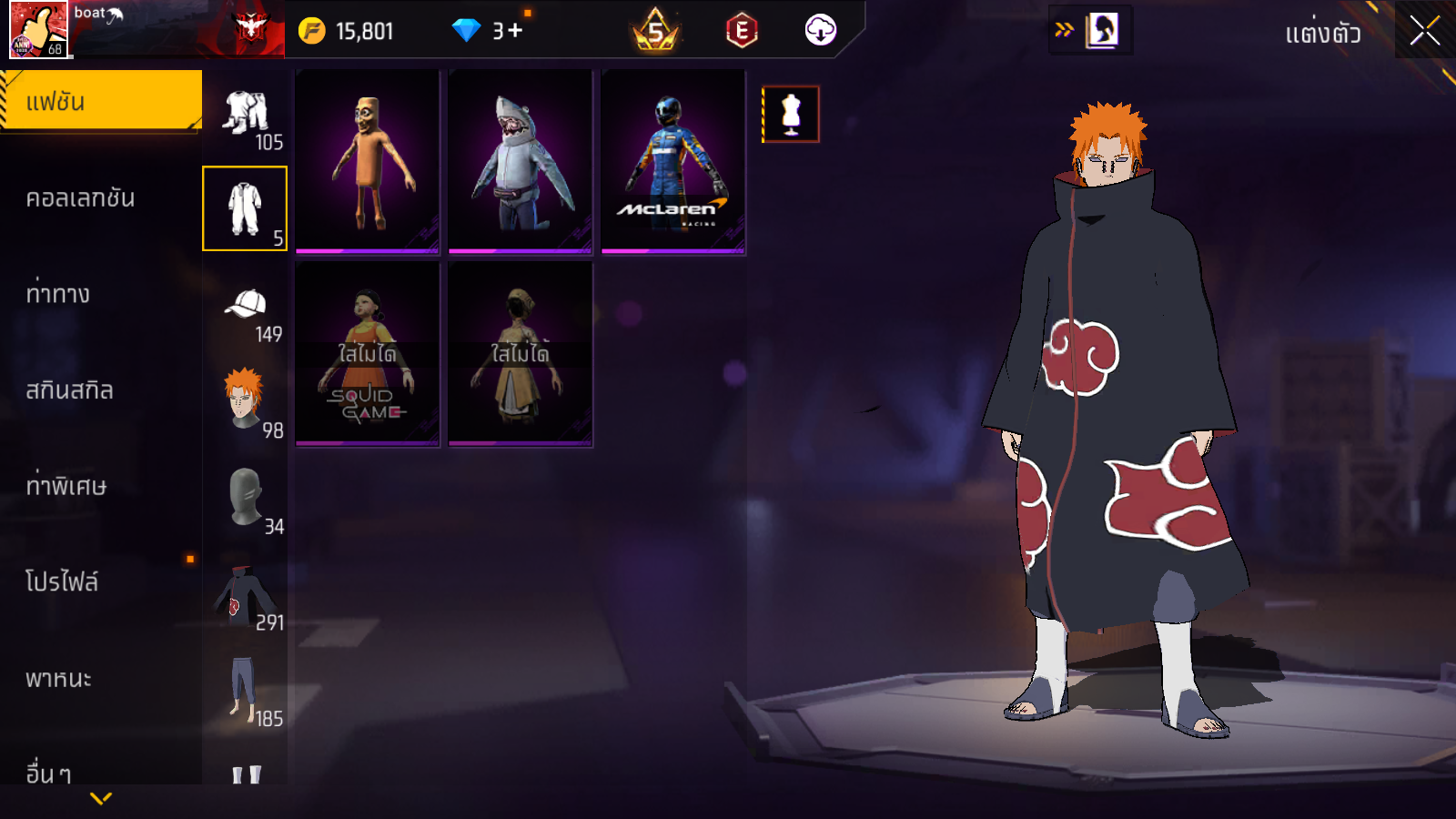Screen dimensions: 1456x819
Task: Choose the Akatsuki cloak tops category
Action: click(x=246, y=595)
